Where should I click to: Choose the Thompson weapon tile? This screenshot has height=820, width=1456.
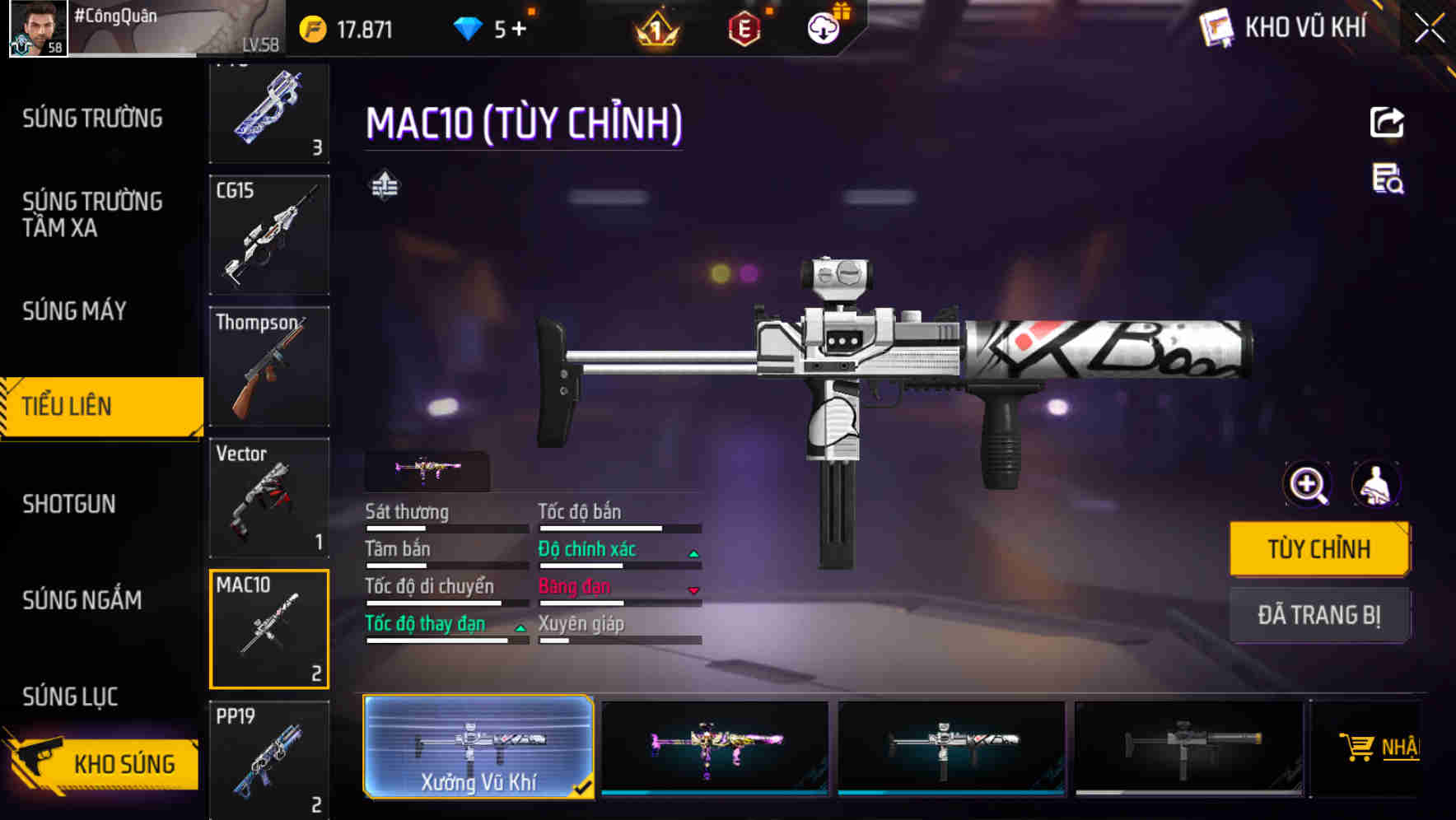pos(269,366)
